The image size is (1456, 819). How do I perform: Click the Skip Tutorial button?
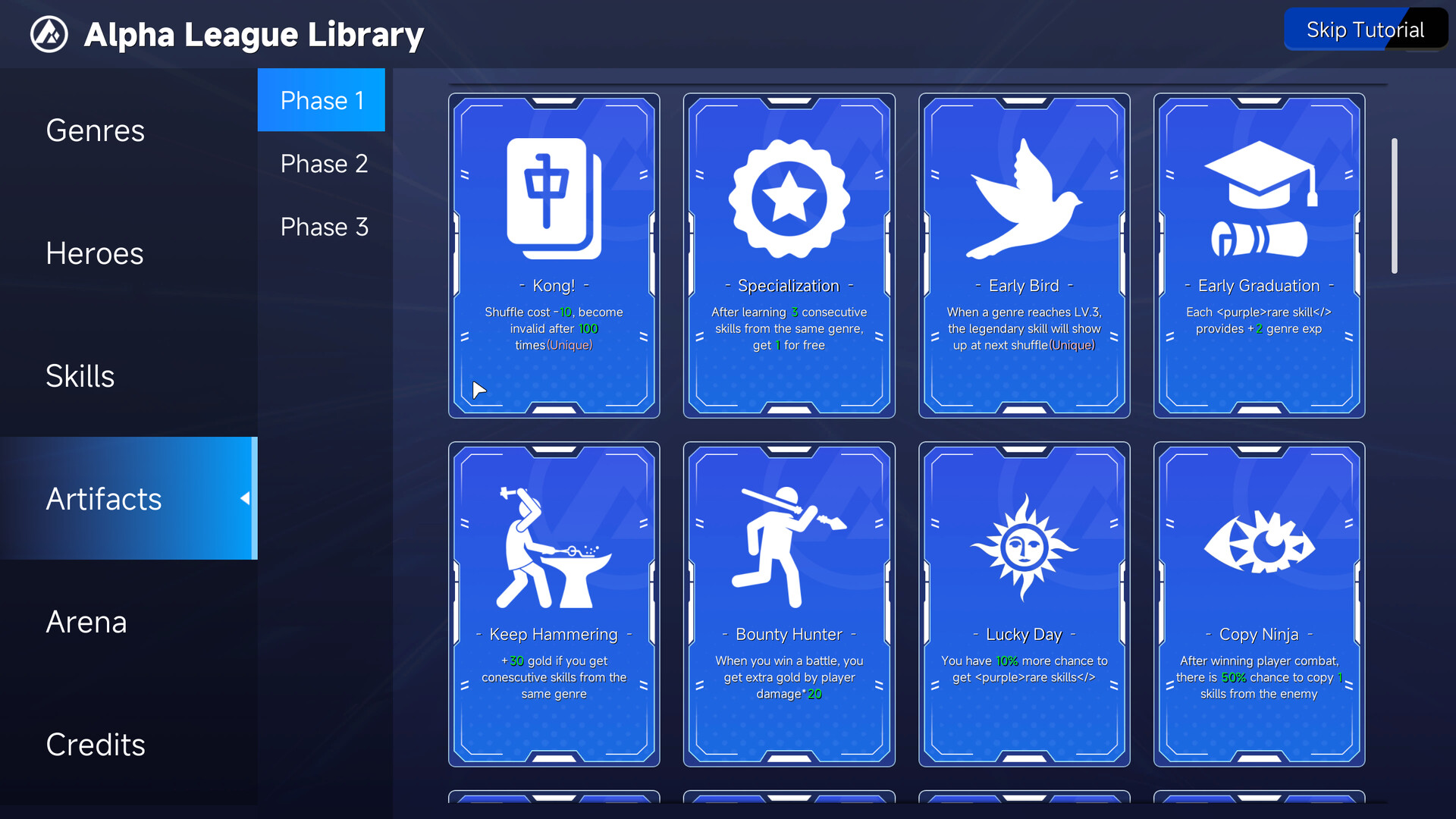click(x=1365, y=29)
